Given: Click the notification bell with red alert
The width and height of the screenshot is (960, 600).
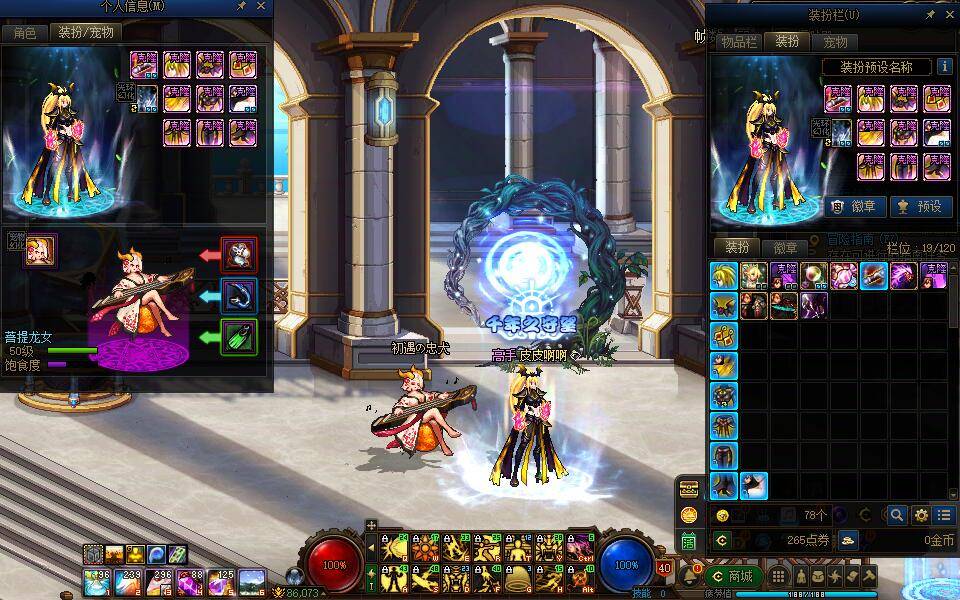Looking at the screenshot, I should (x=690, y=576).
